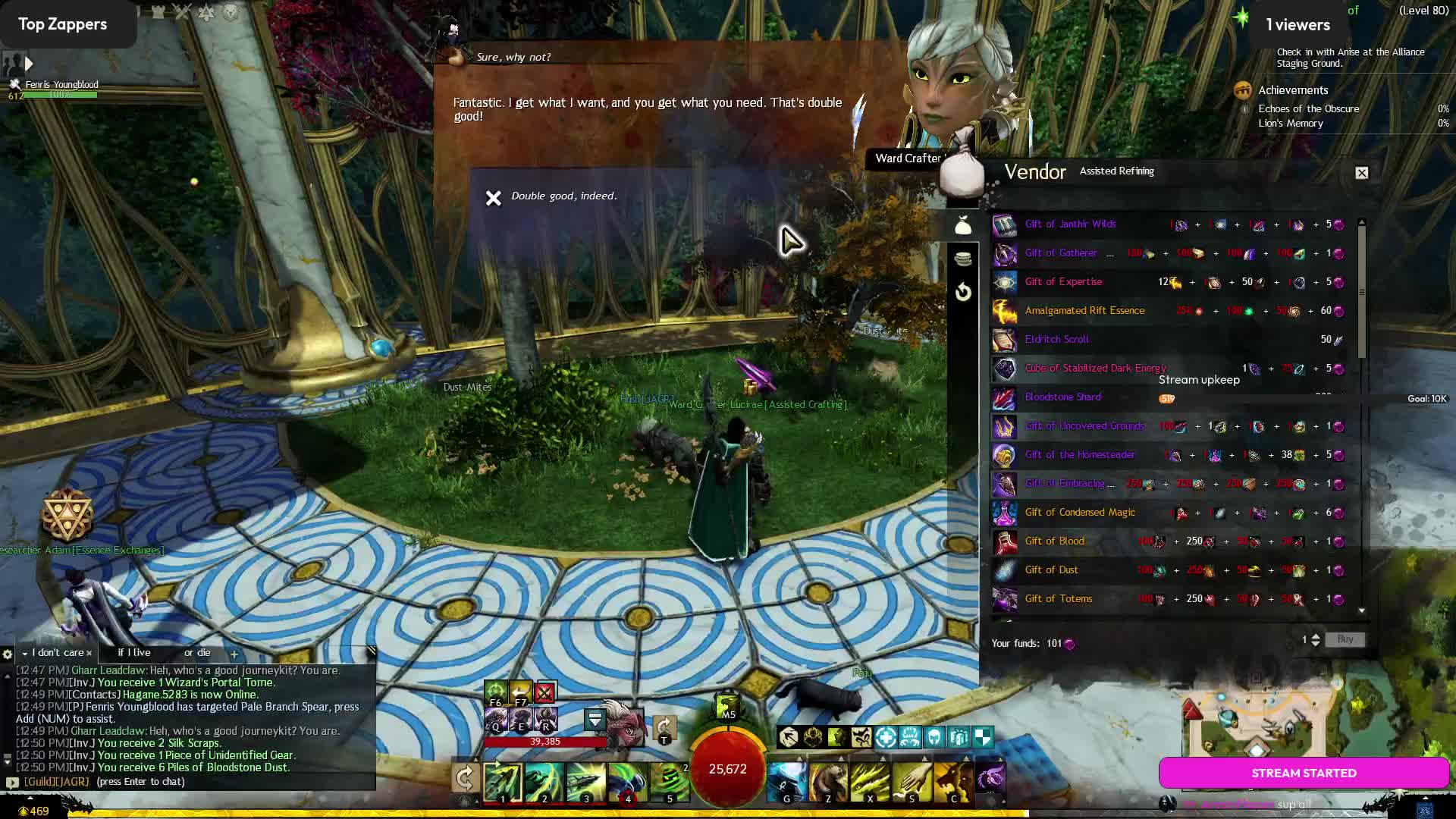
Task: Select the Gift of Blood entry
Action: click(x=1054, y=541)
